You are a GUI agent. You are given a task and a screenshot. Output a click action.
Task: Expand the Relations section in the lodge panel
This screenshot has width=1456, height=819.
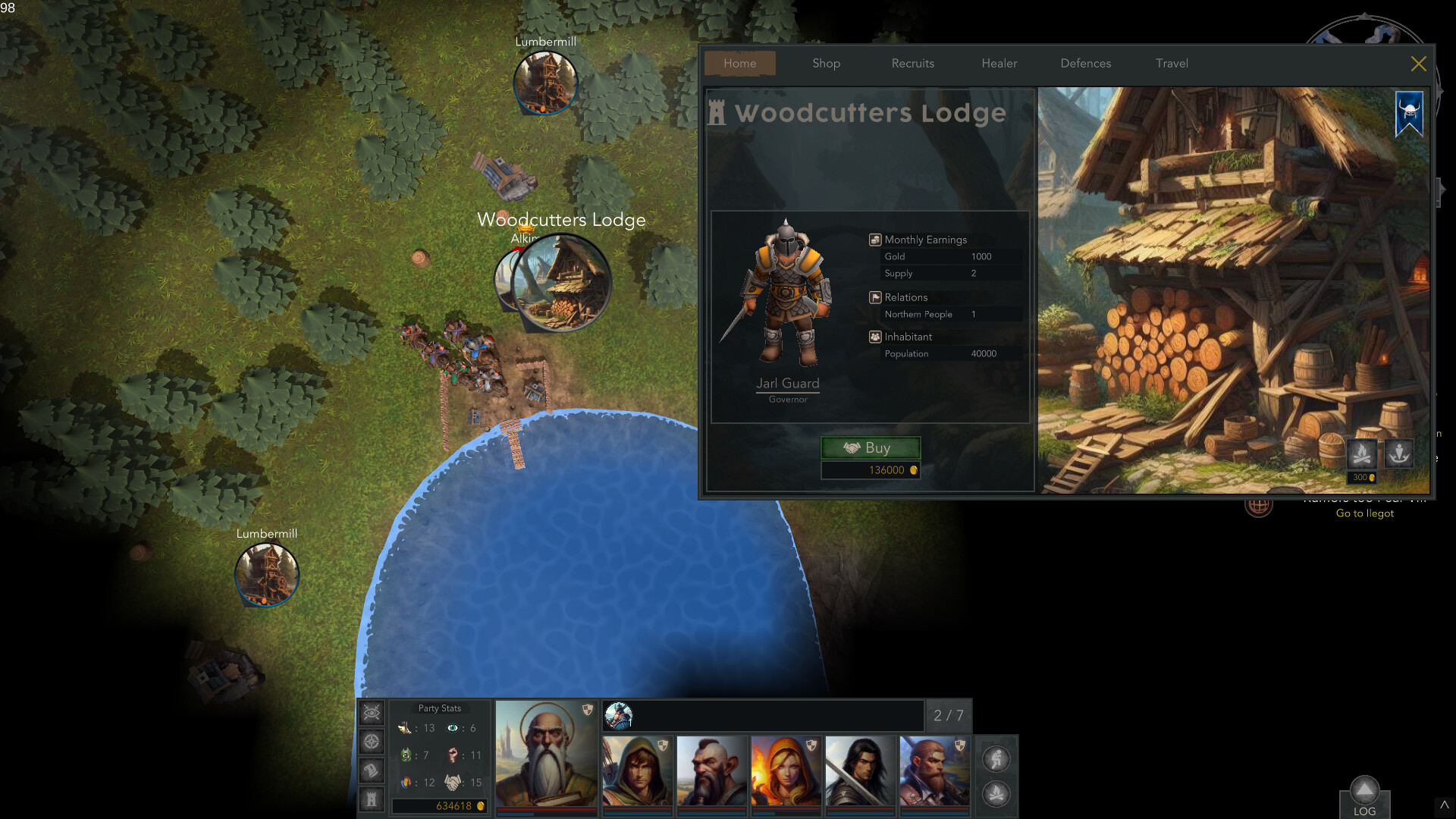tap(907, 297)
